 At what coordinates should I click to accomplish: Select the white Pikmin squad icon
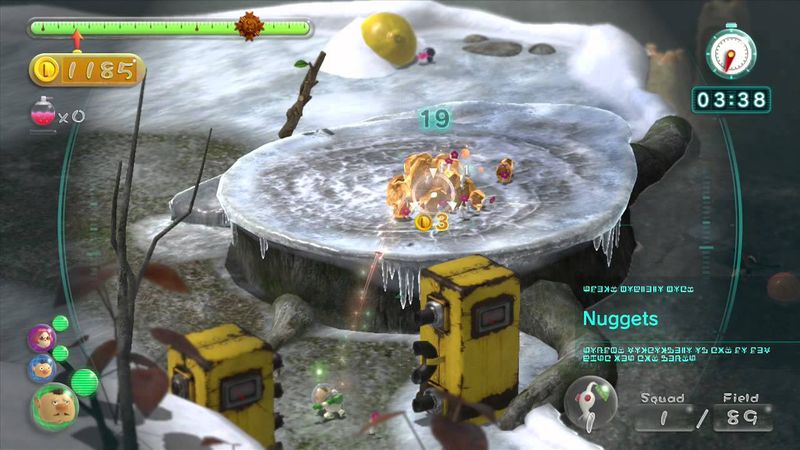[x=590, y=403]
